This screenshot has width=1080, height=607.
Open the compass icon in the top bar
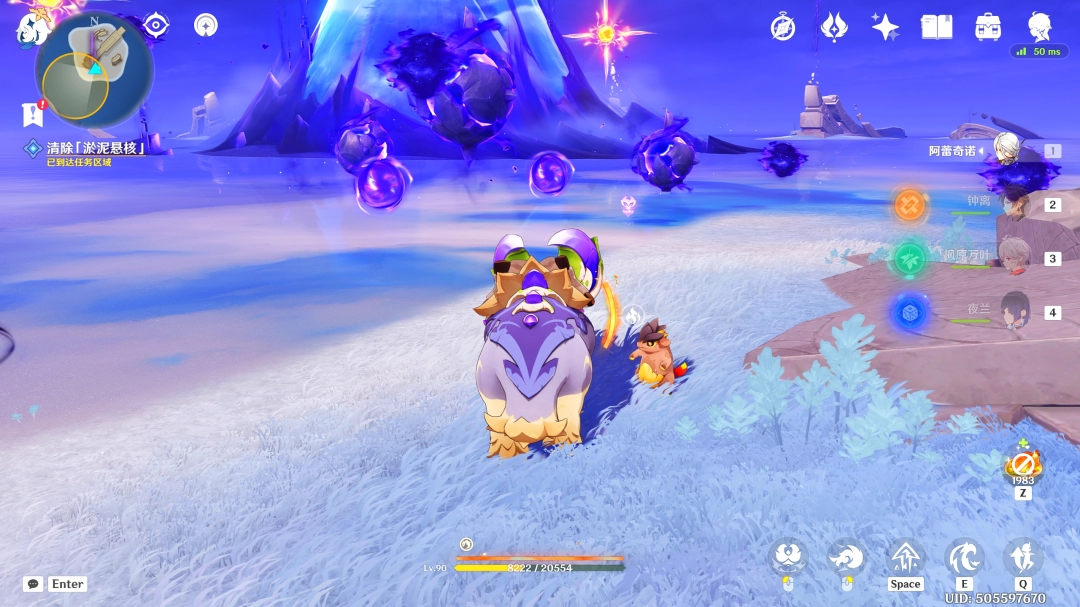tap(783, 27)
